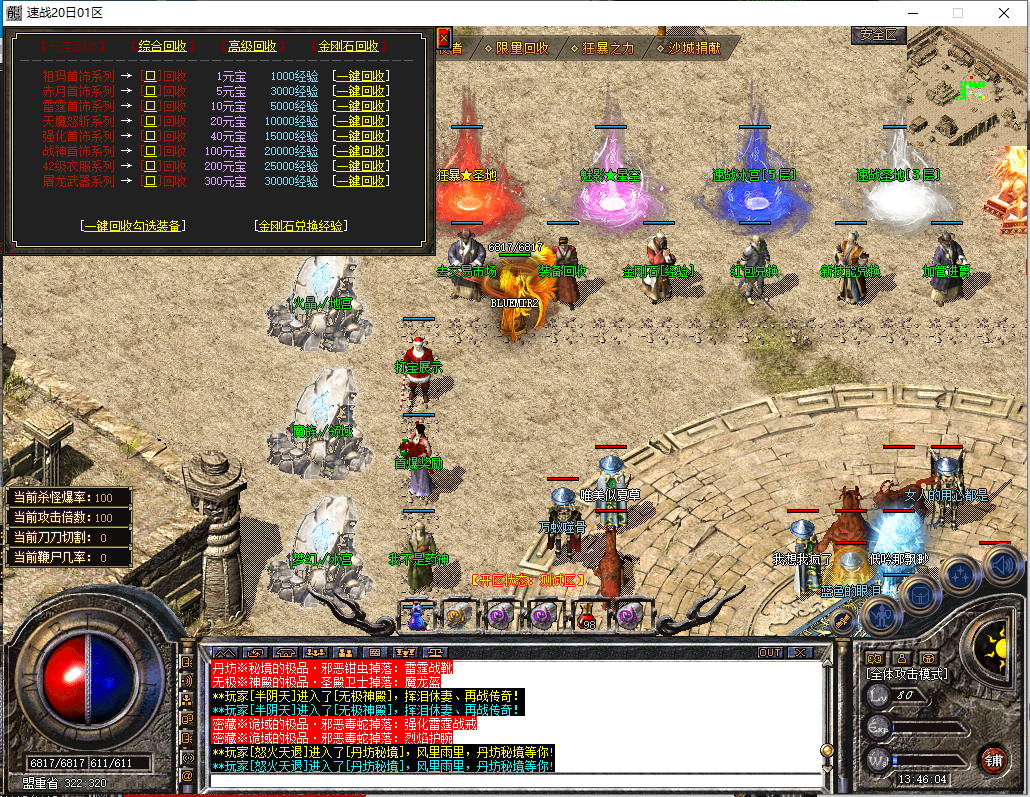Close the recycle panel with red X
This screenshot has width=1030, height=797.
tap(444, 38)
